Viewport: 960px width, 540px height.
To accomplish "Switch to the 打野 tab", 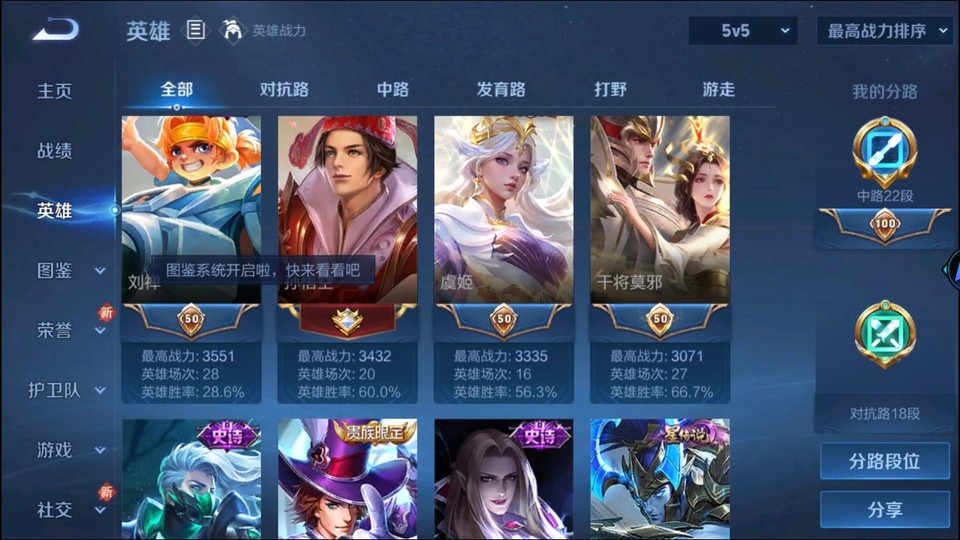I will point(610,89).
